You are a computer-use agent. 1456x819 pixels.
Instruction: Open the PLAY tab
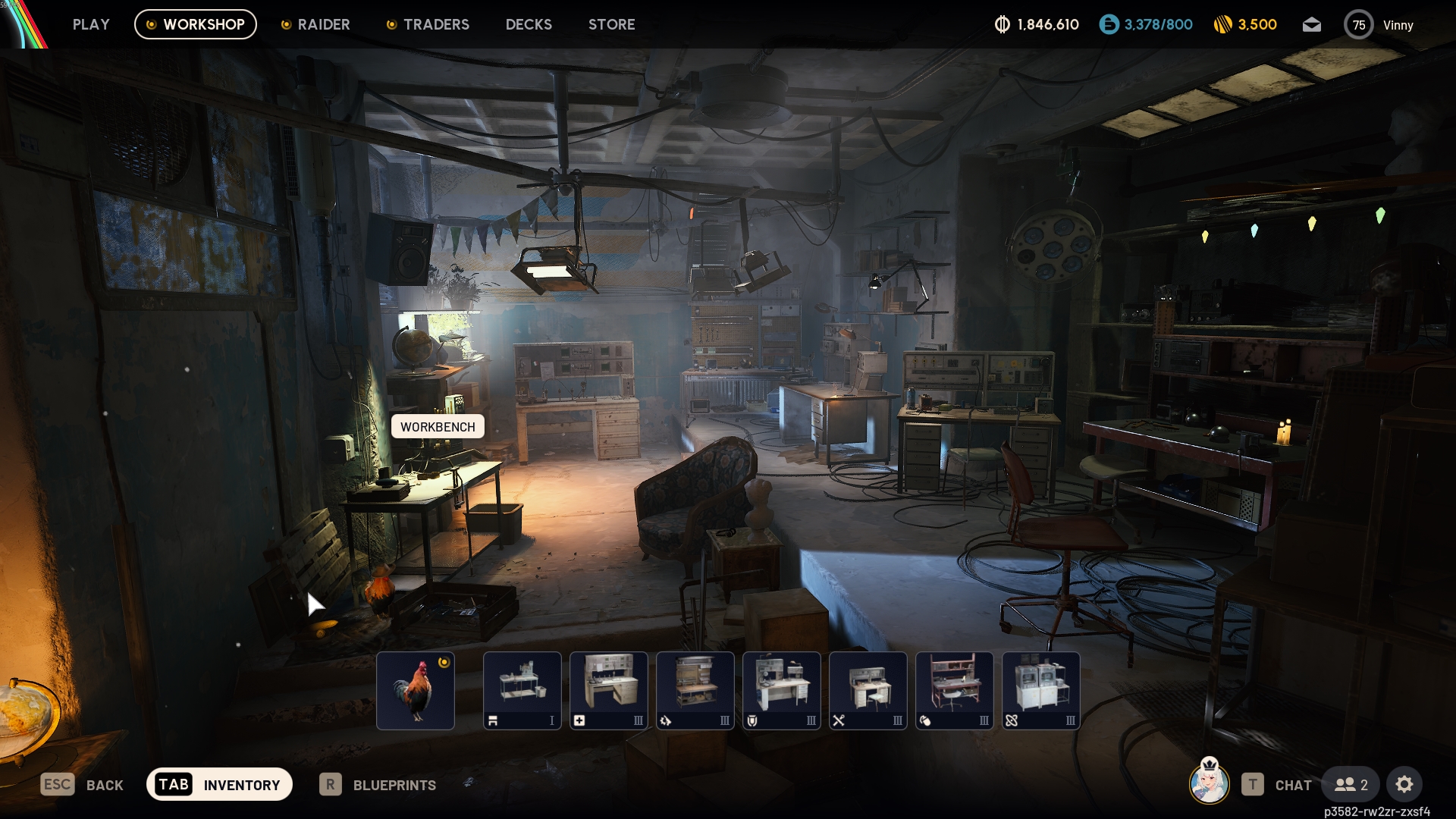[91, 24]
